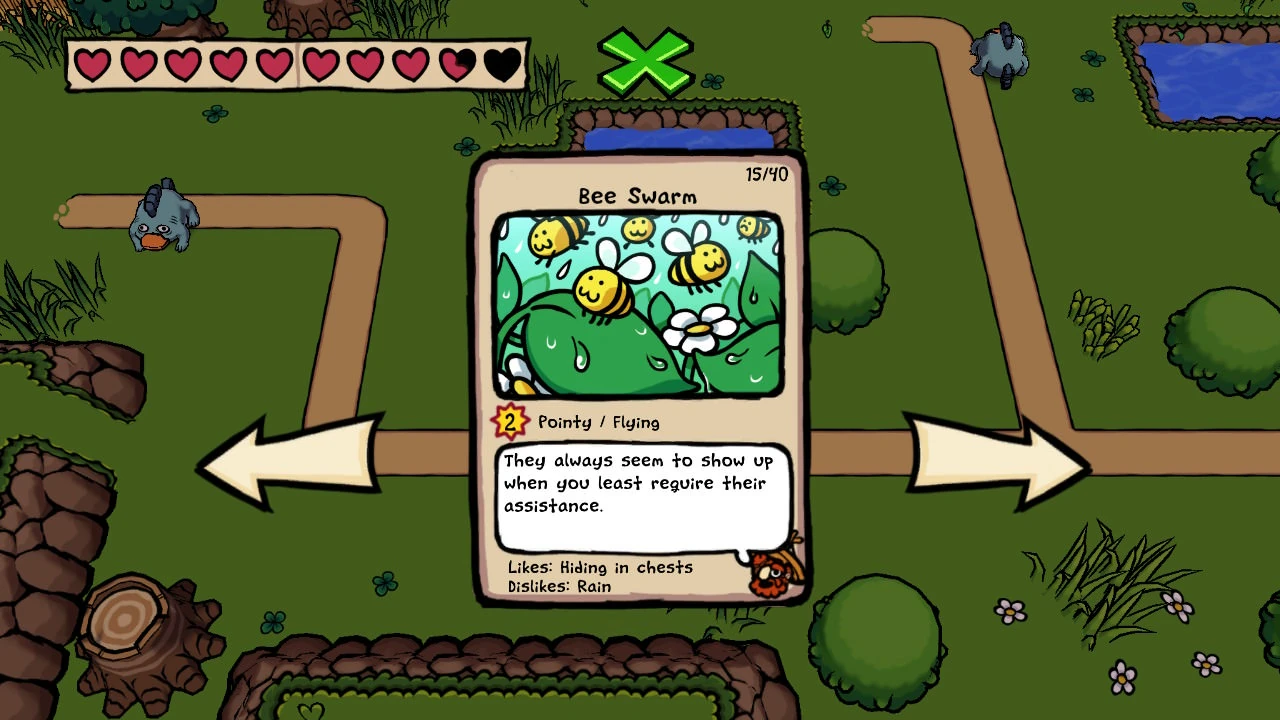Toggle the empty heart at the bar's end

(x=503, y=64)
